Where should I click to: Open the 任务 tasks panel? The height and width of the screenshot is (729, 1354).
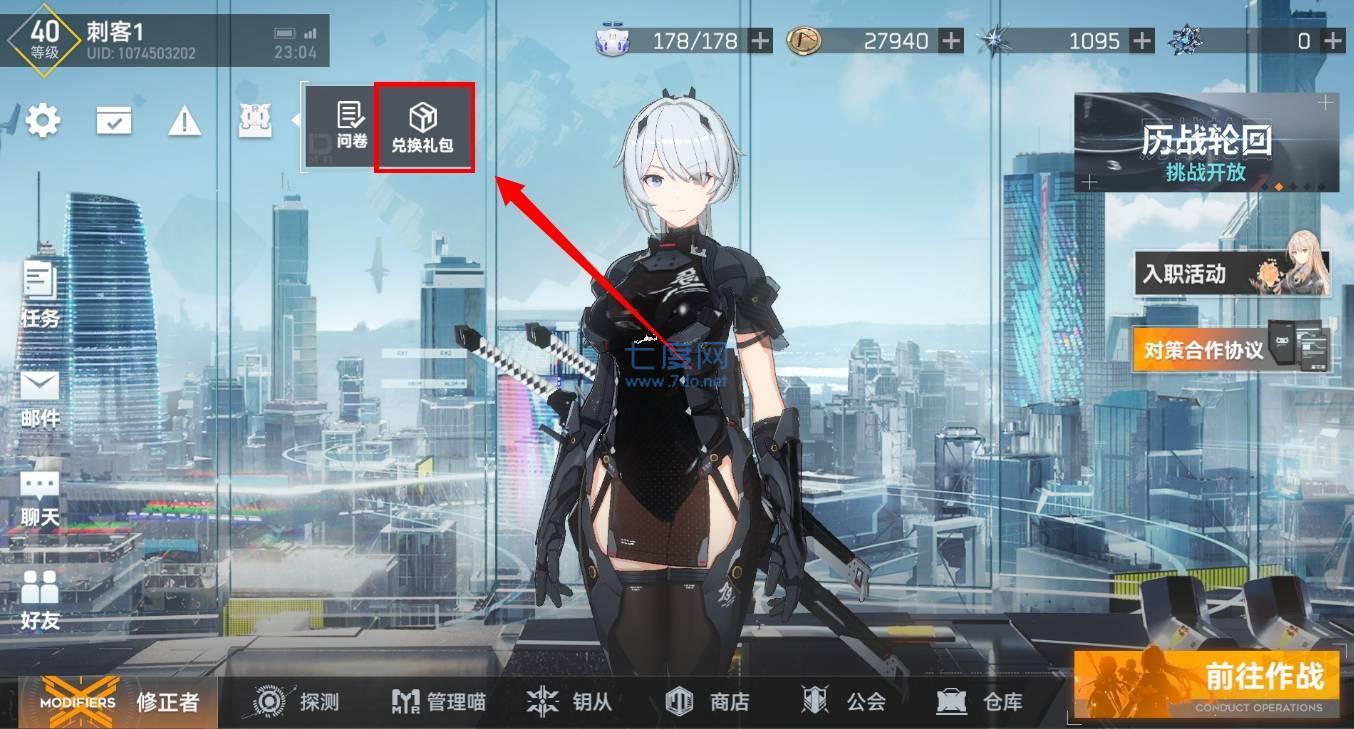40,295
